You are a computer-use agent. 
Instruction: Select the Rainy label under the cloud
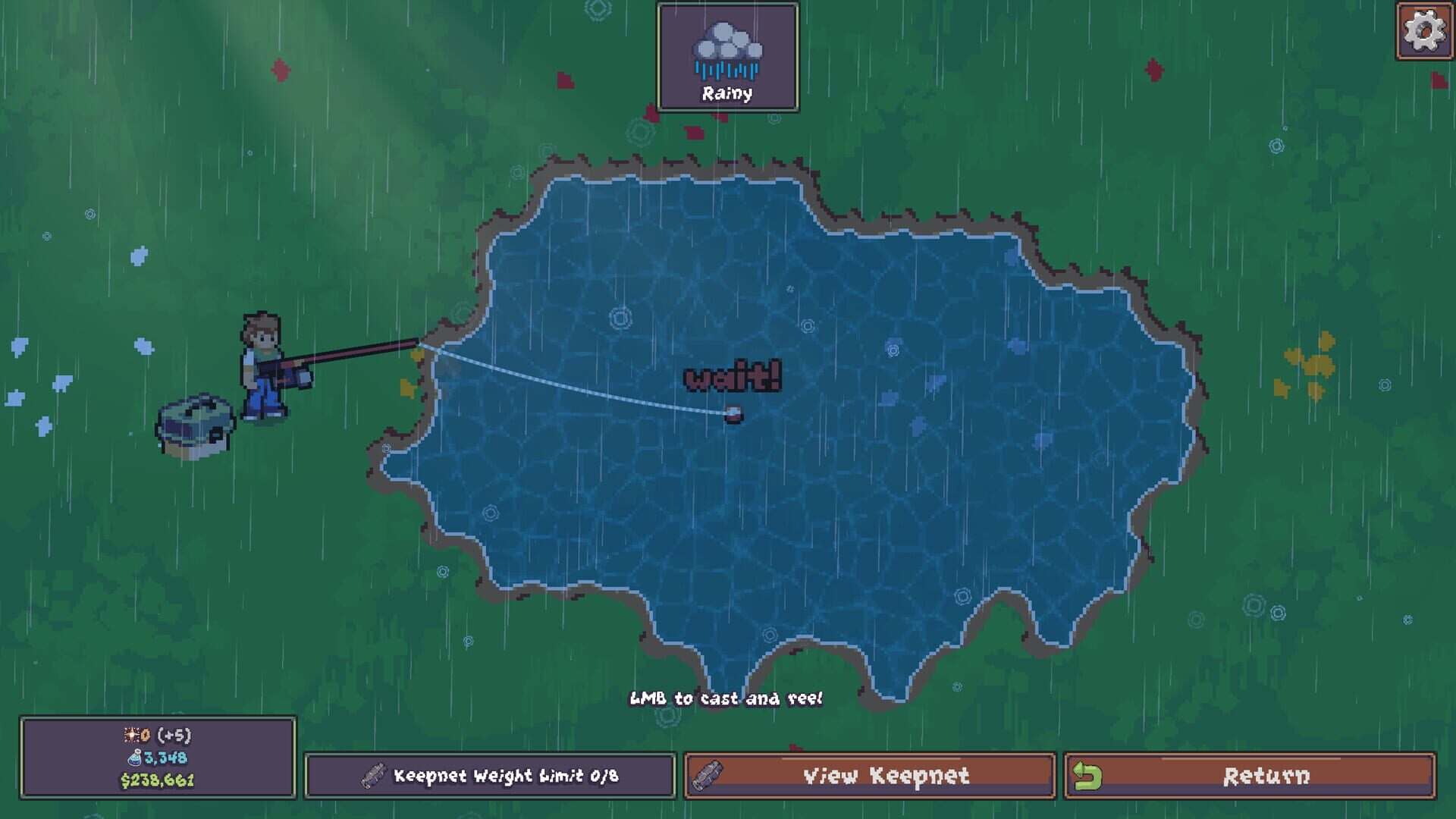point(727,94)
